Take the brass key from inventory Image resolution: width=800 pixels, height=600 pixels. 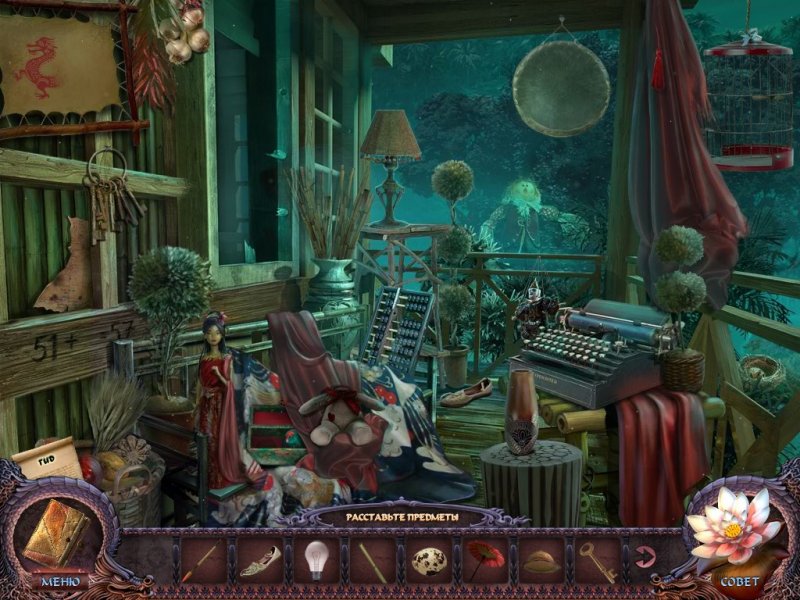click(598, 560)
